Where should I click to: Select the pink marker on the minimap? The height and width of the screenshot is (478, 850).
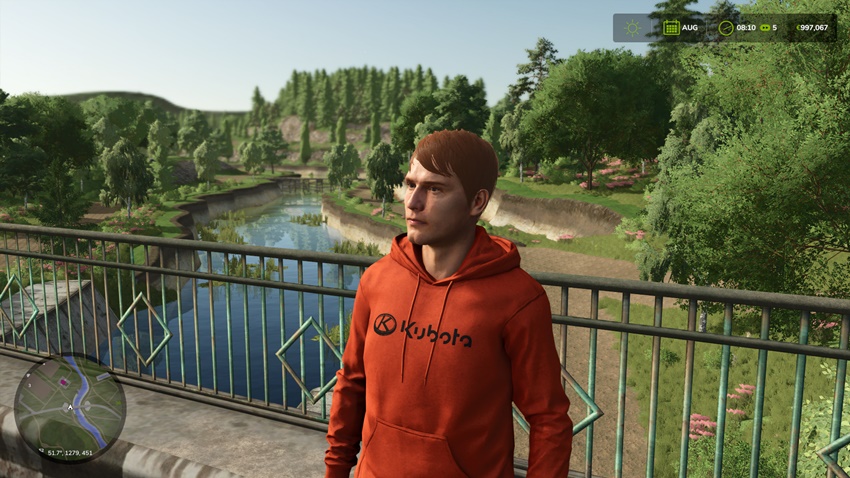[x=65, y=380]
